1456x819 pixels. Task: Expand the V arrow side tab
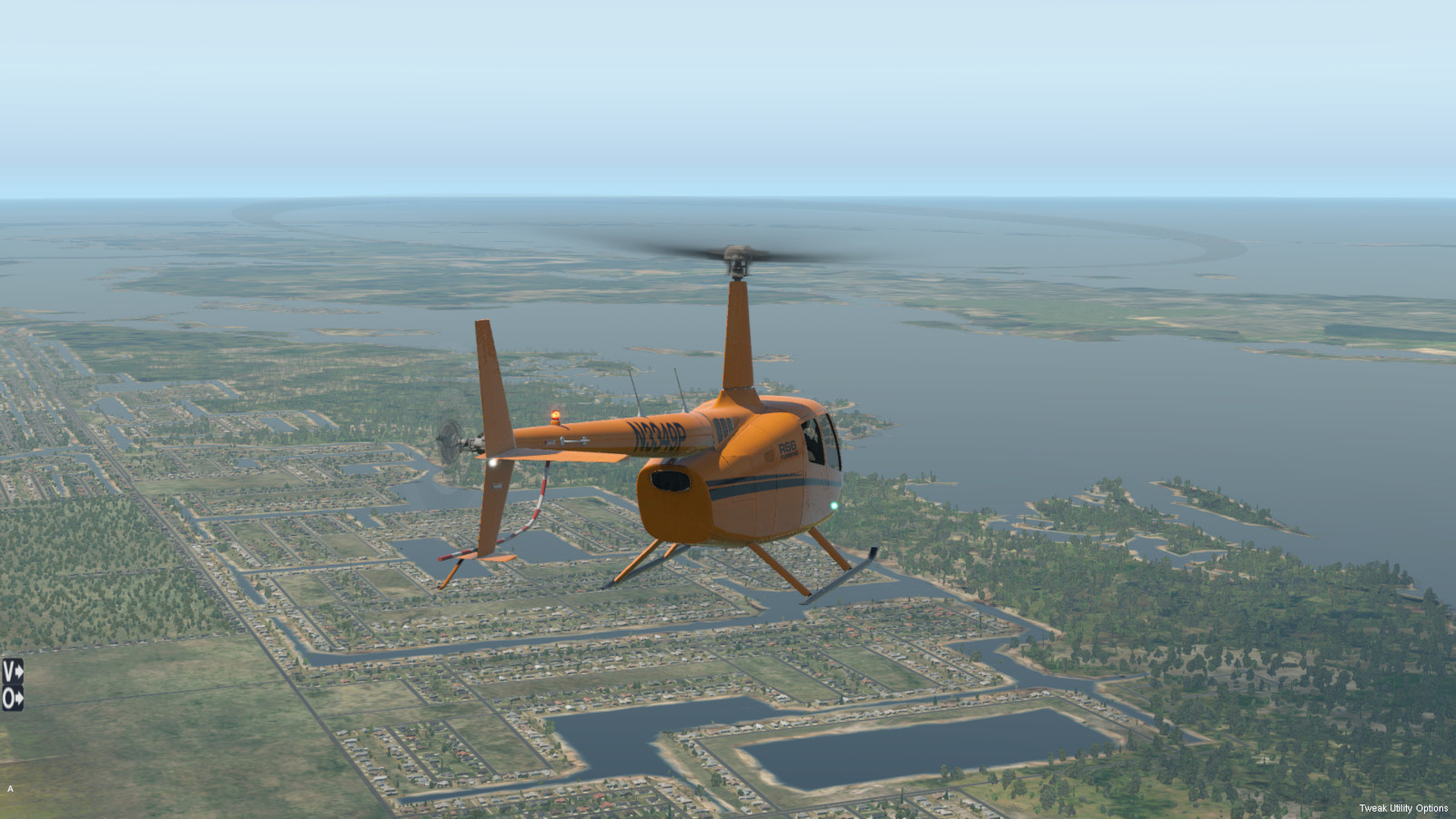[x=12, y=671]
